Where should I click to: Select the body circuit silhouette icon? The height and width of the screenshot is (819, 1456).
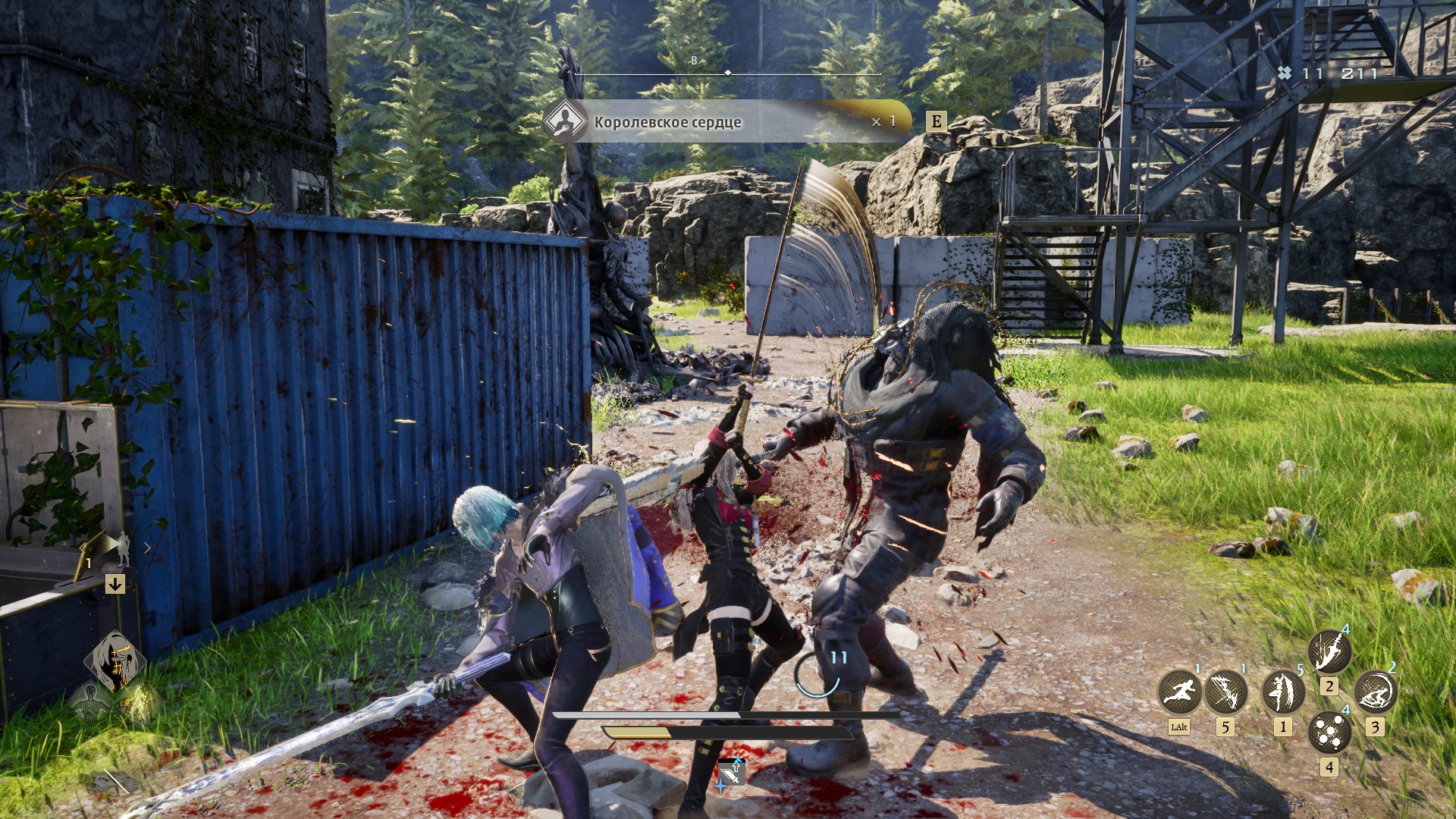89,701
